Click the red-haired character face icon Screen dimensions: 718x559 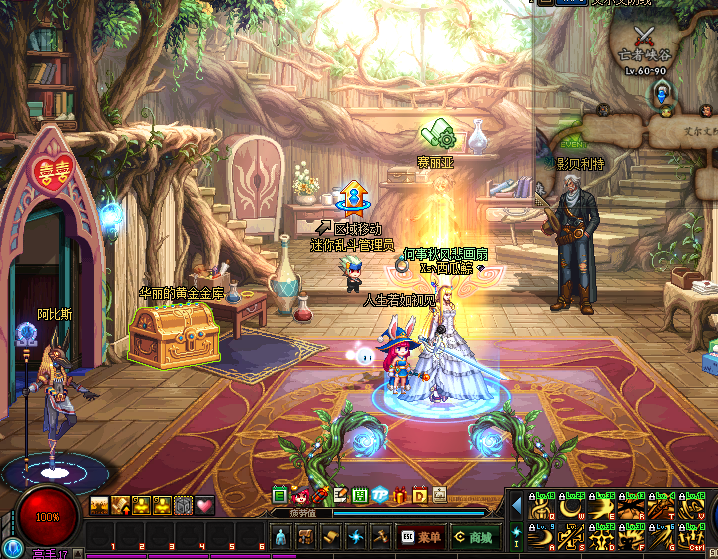(x=299, y=495)
